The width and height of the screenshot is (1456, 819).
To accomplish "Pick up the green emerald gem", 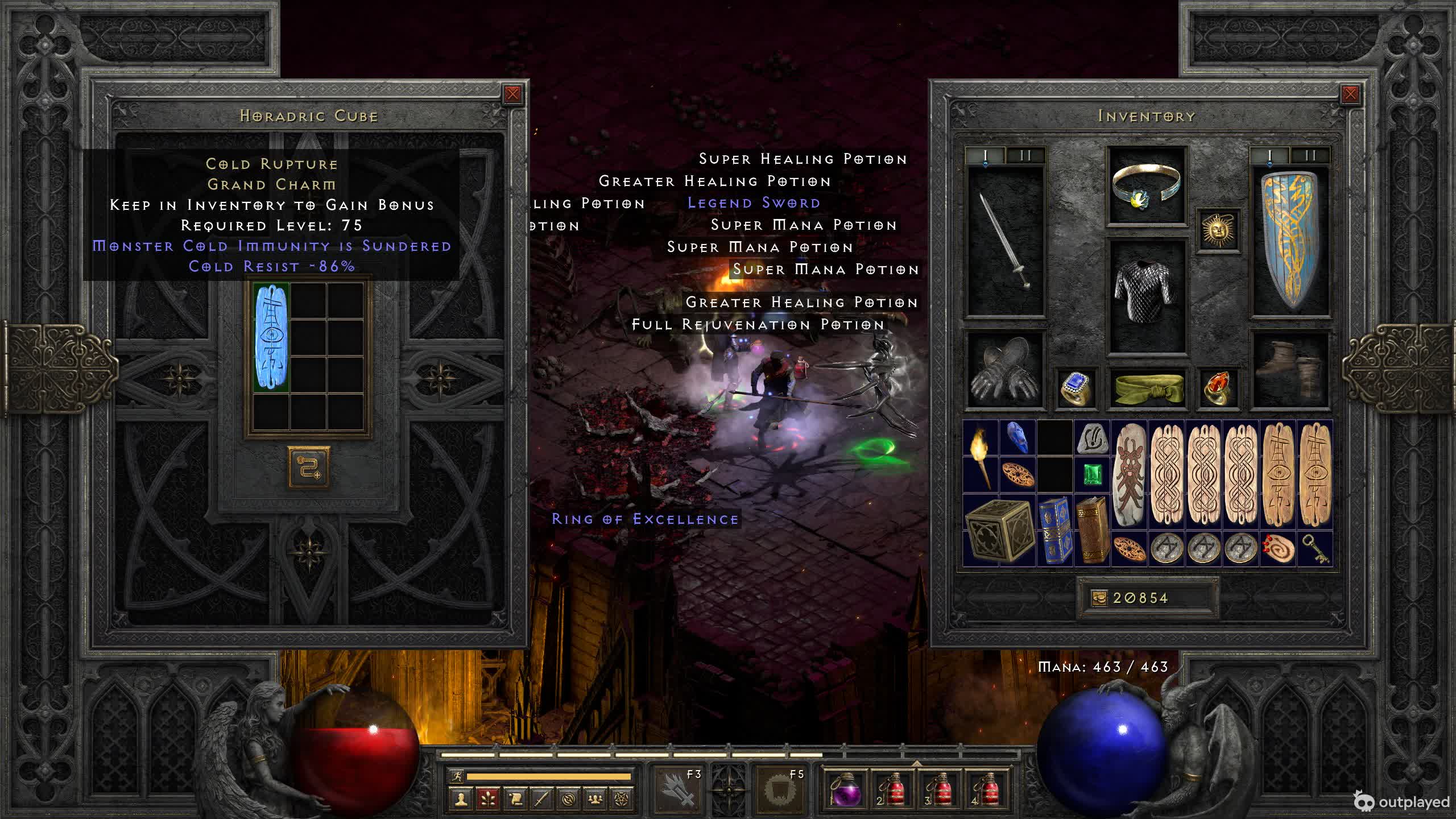I will [x=1091, y=475].
